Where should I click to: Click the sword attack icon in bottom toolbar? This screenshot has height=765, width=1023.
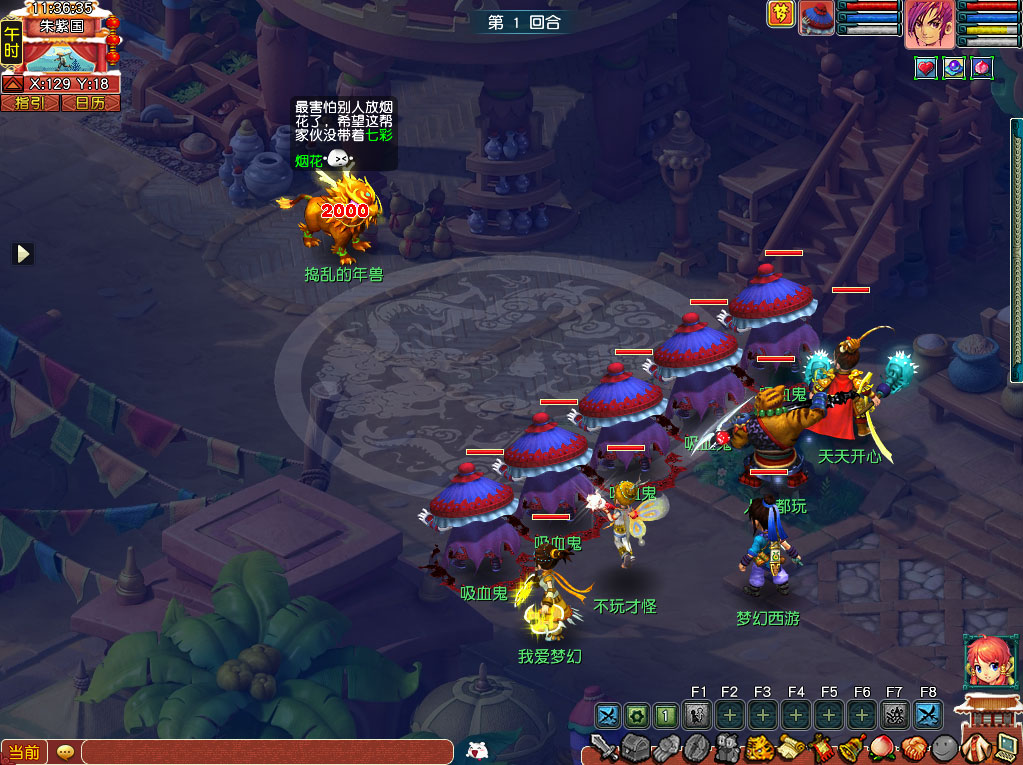[603, 748]
